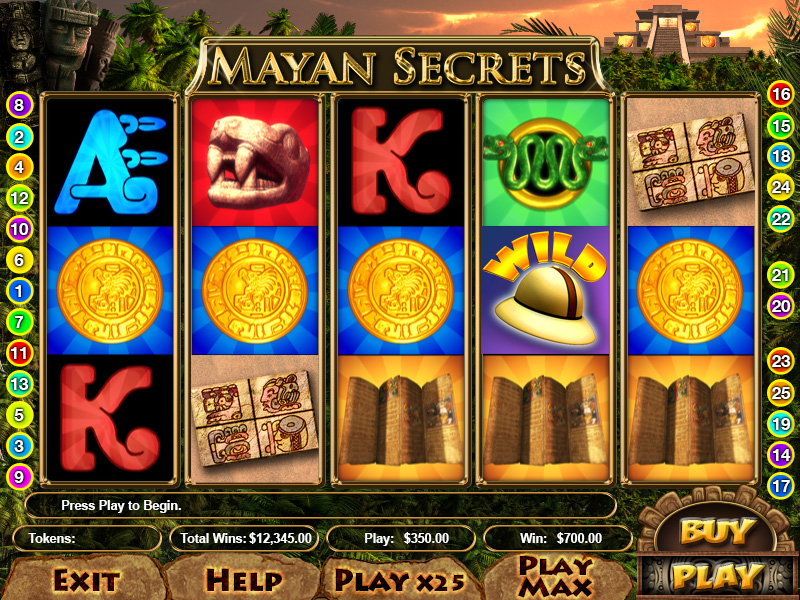Select payline number 19 marker

click(780, 424)
